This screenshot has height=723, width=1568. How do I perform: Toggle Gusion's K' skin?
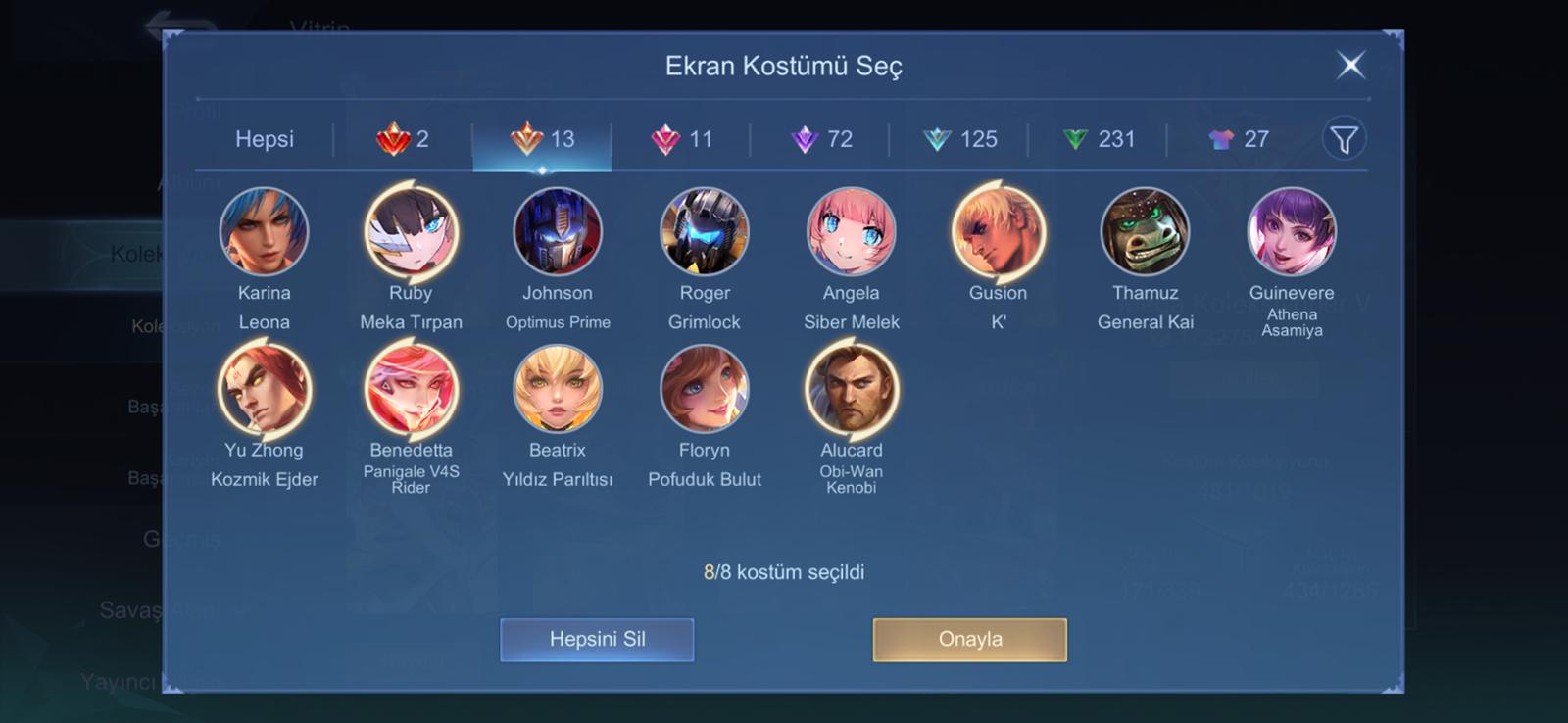[x=998, y=232]
